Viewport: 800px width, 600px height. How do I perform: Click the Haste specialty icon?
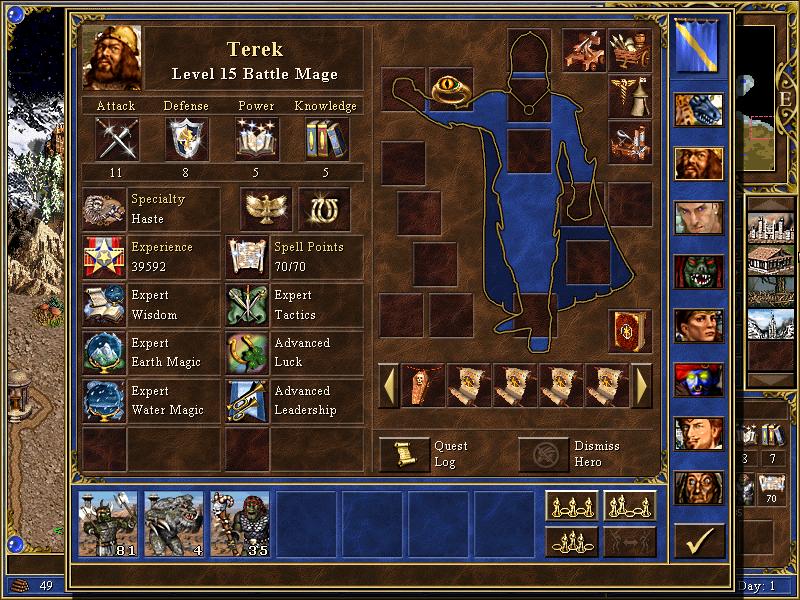pos(103,210)
